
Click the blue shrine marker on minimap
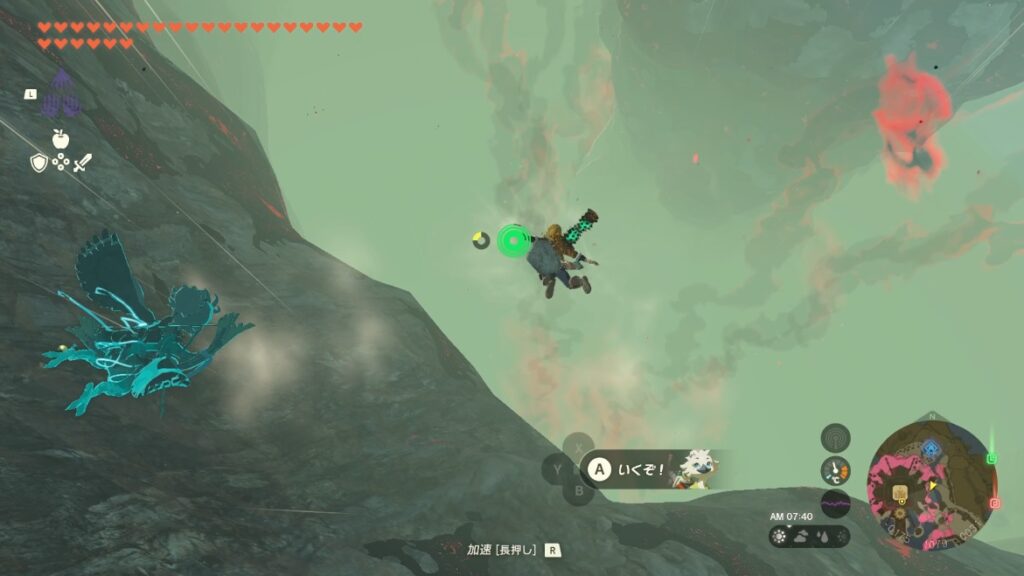pos(931,449)
